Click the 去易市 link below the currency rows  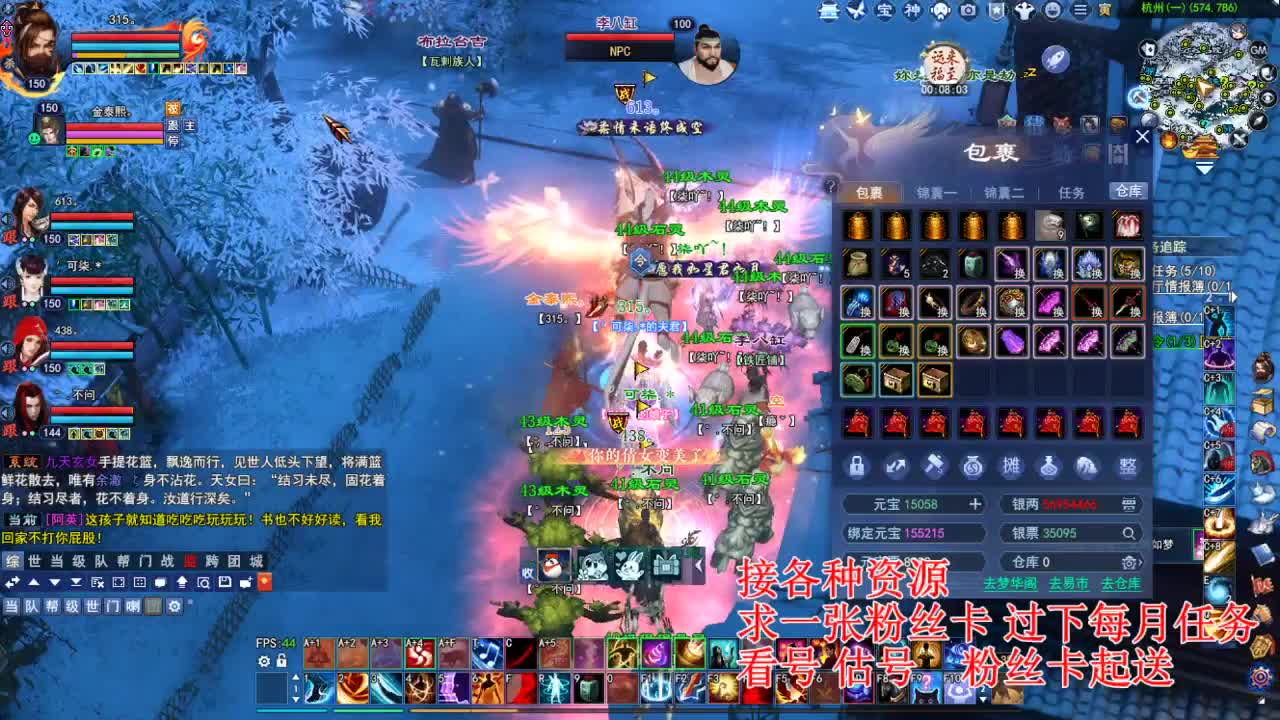click(1068, 584)
